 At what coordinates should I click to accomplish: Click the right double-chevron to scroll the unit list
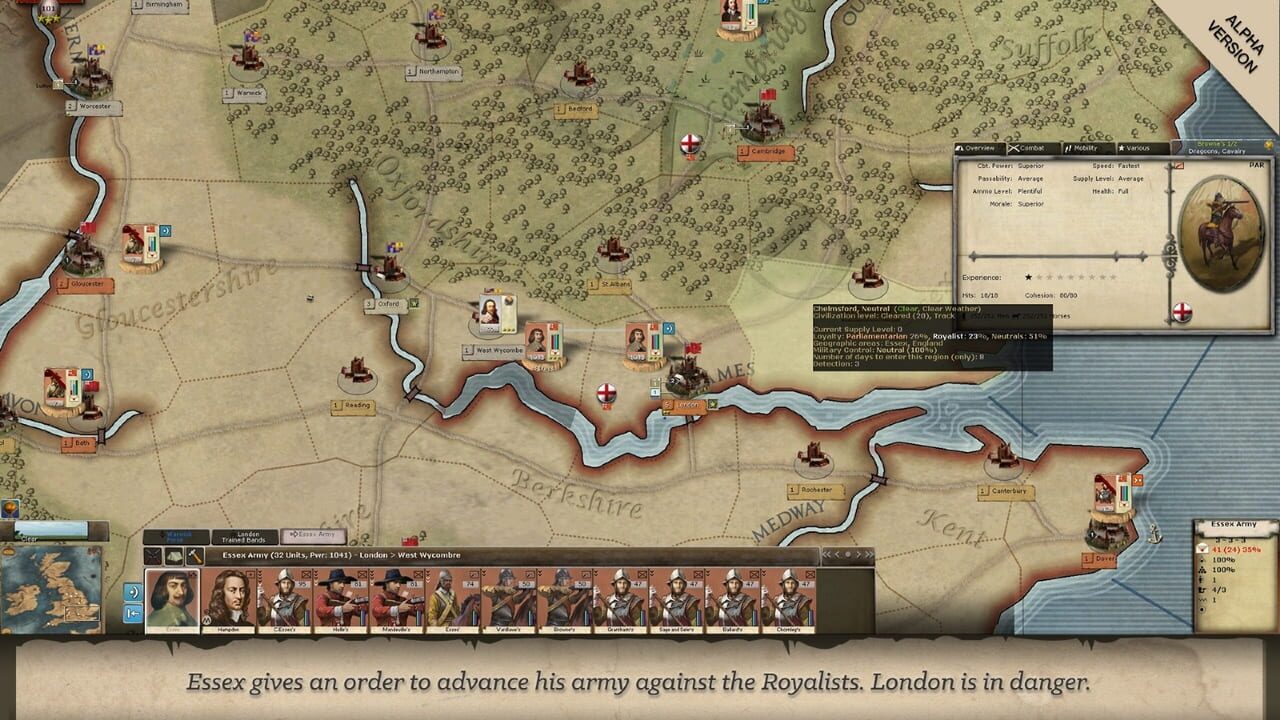pos(869,553)
